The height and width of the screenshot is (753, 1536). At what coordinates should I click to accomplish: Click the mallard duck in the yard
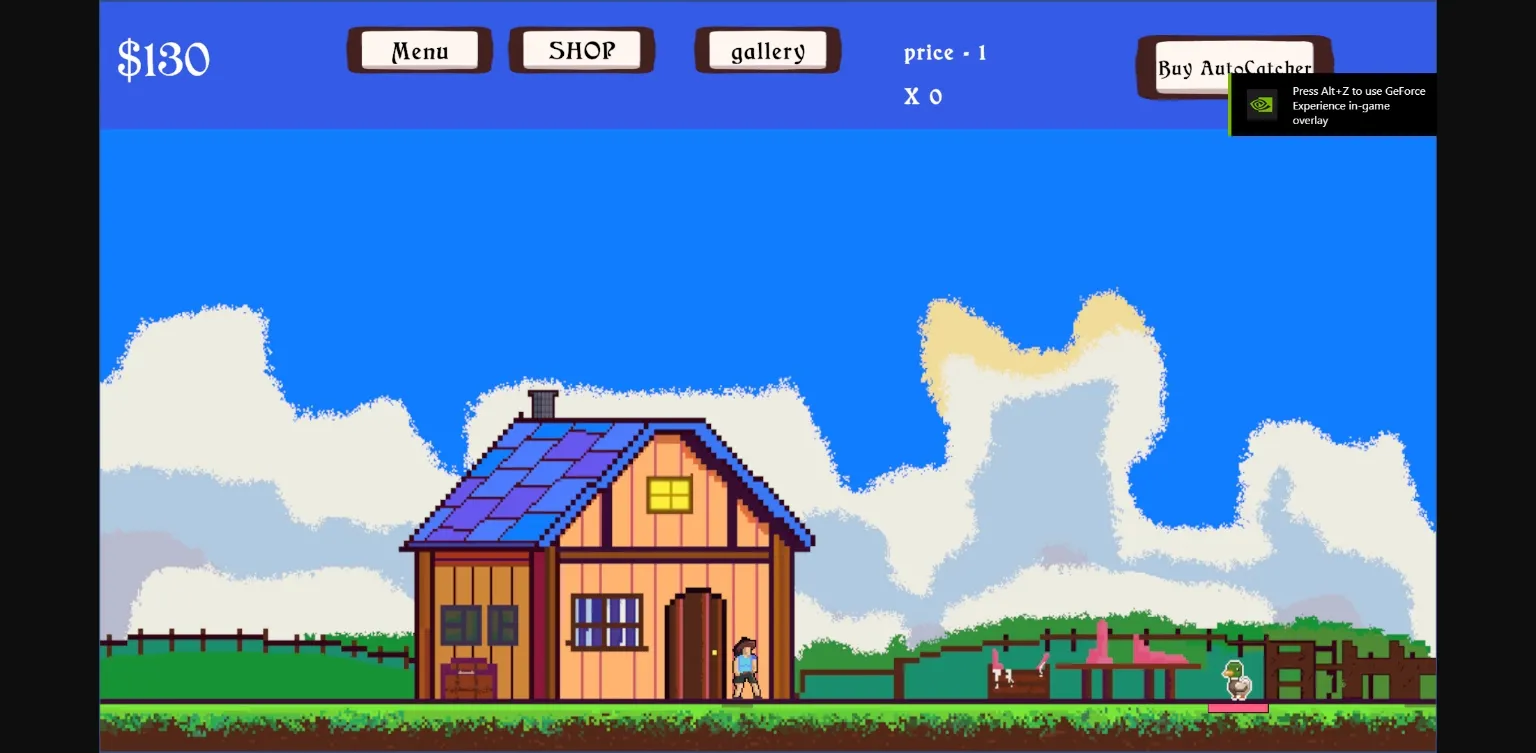point(1235,678)
